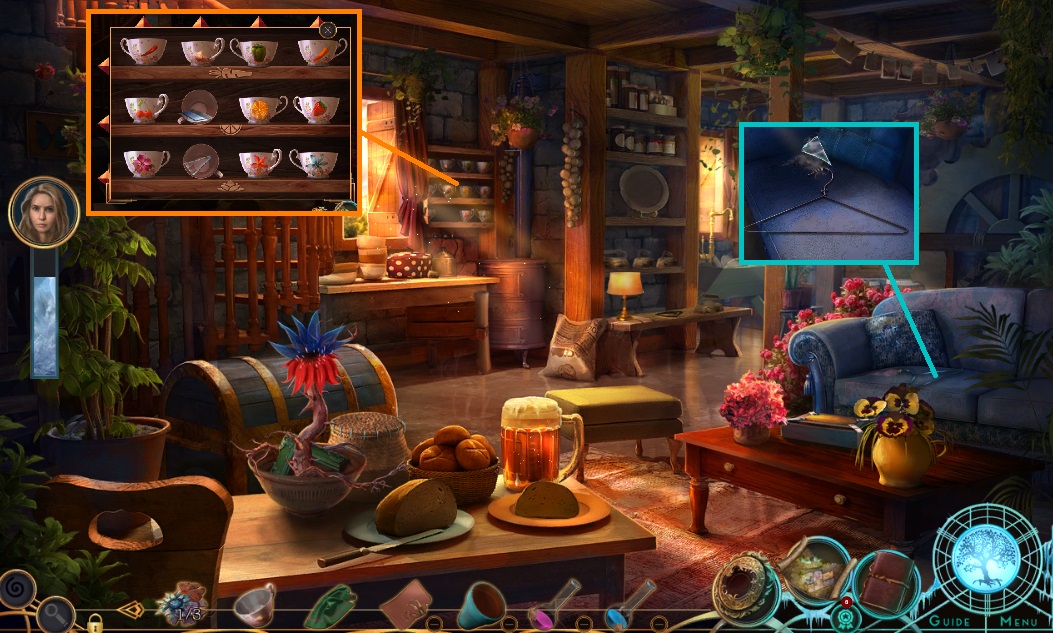This screenshot has width=1053, height=633.
Task: Click the blonde character portrait
Action: [x=44, y=213]
